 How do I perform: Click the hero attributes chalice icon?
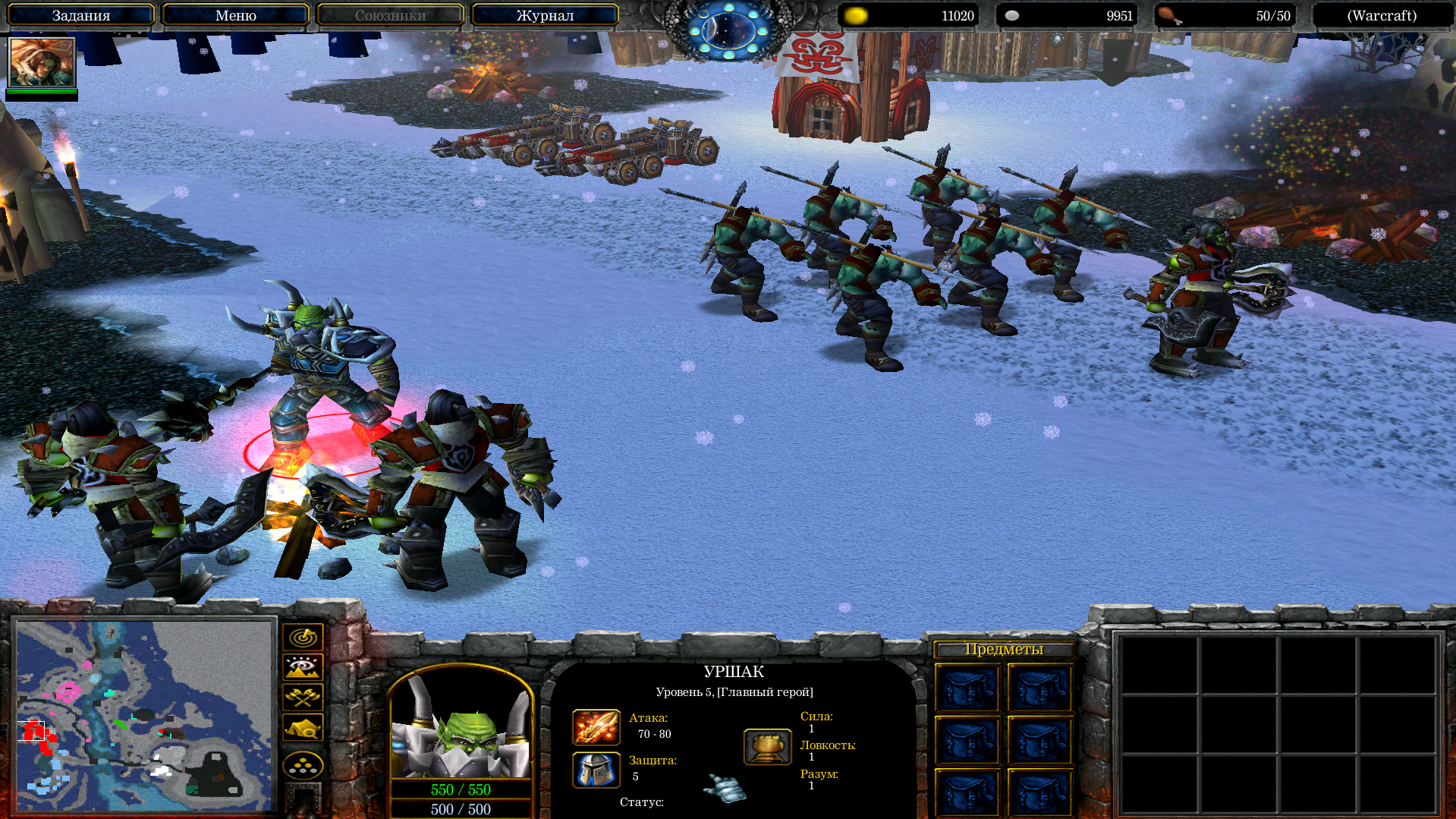pos(767,747)
